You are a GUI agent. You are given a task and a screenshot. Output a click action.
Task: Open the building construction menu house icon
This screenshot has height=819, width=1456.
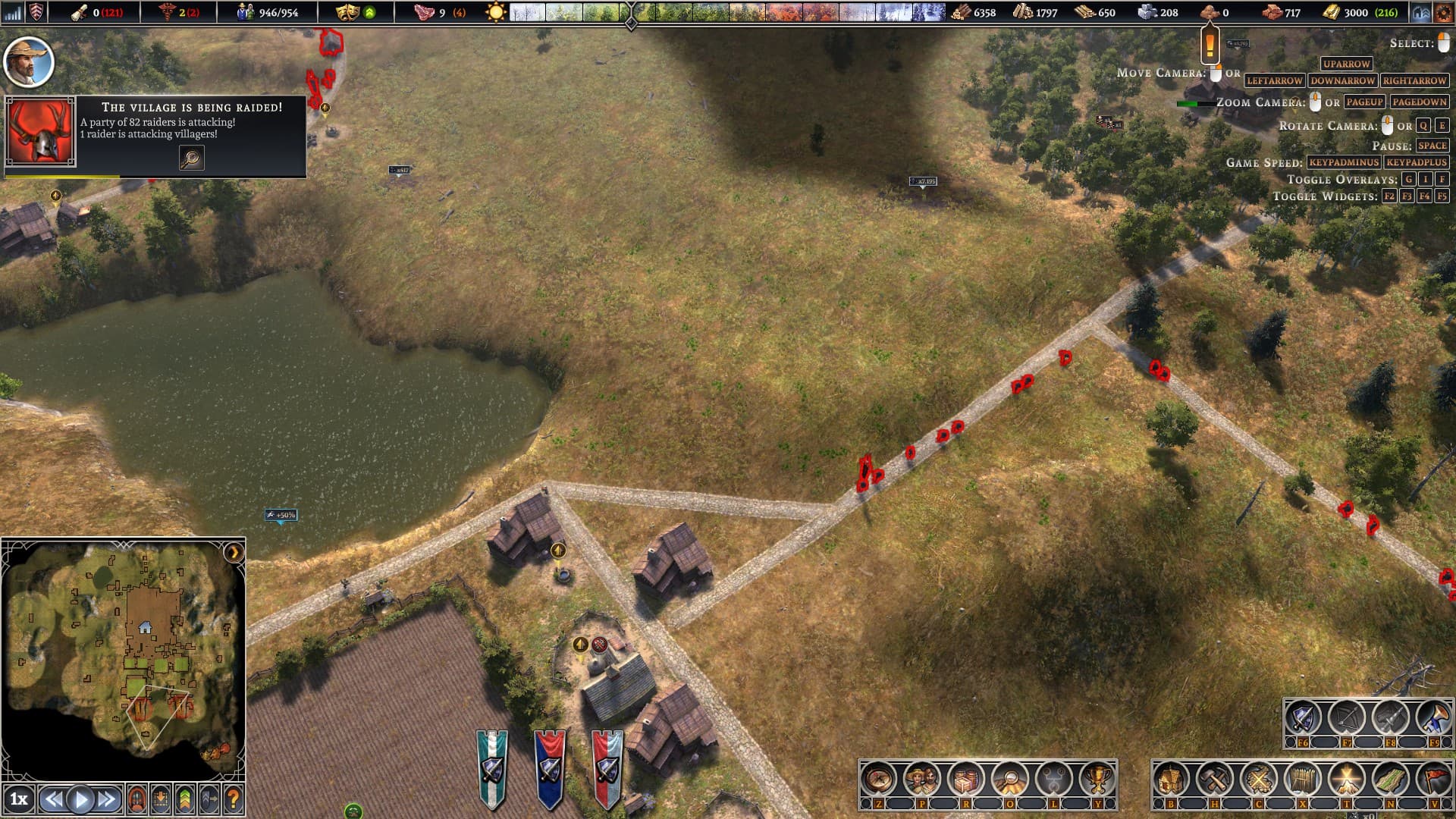(x=1171, y=779)
